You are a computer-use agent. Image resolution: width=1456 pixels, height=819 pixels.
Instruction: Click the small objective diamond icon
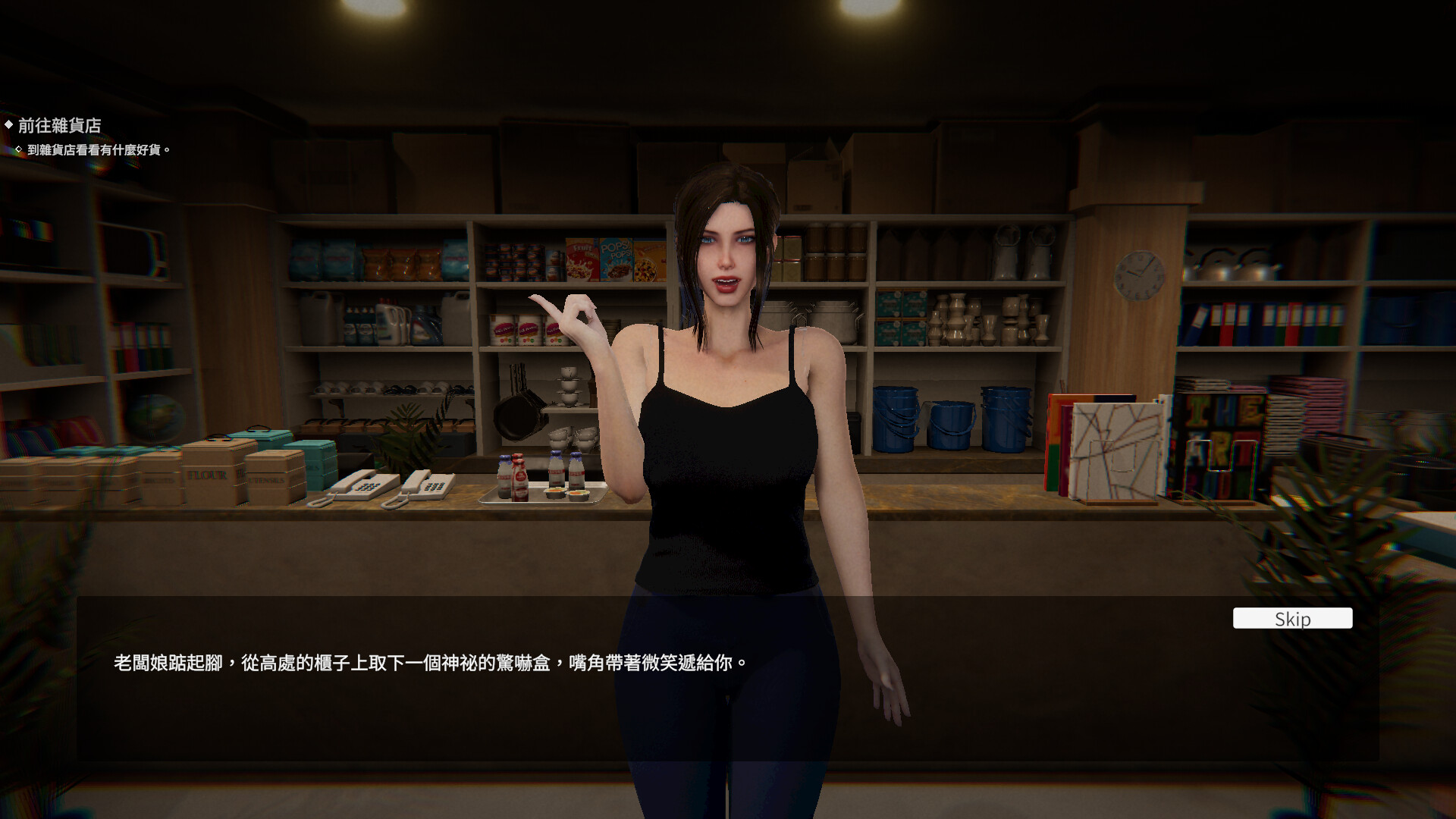coord(19,149)
